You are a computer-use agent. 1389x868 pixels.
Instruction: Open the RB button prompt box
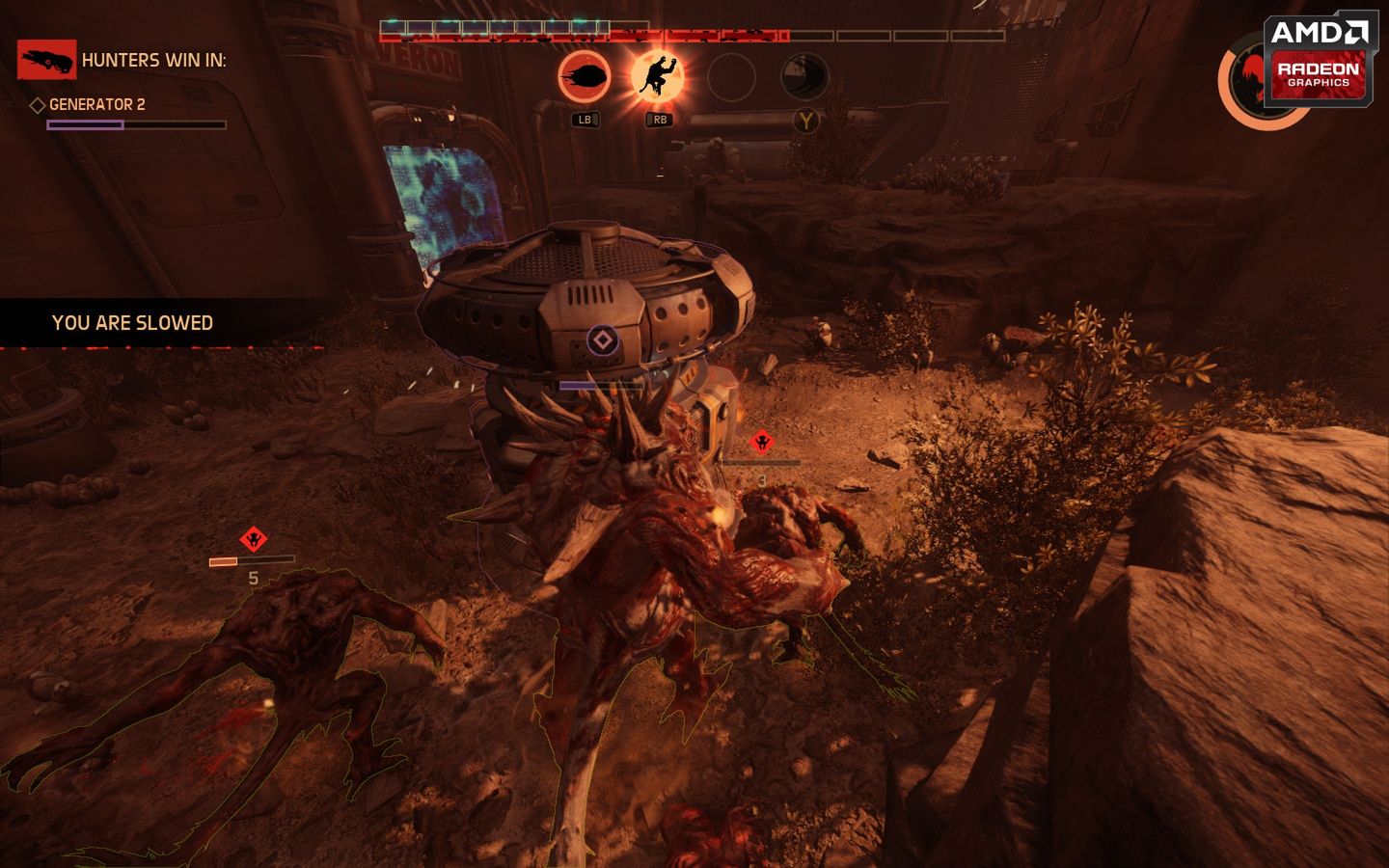660,121
